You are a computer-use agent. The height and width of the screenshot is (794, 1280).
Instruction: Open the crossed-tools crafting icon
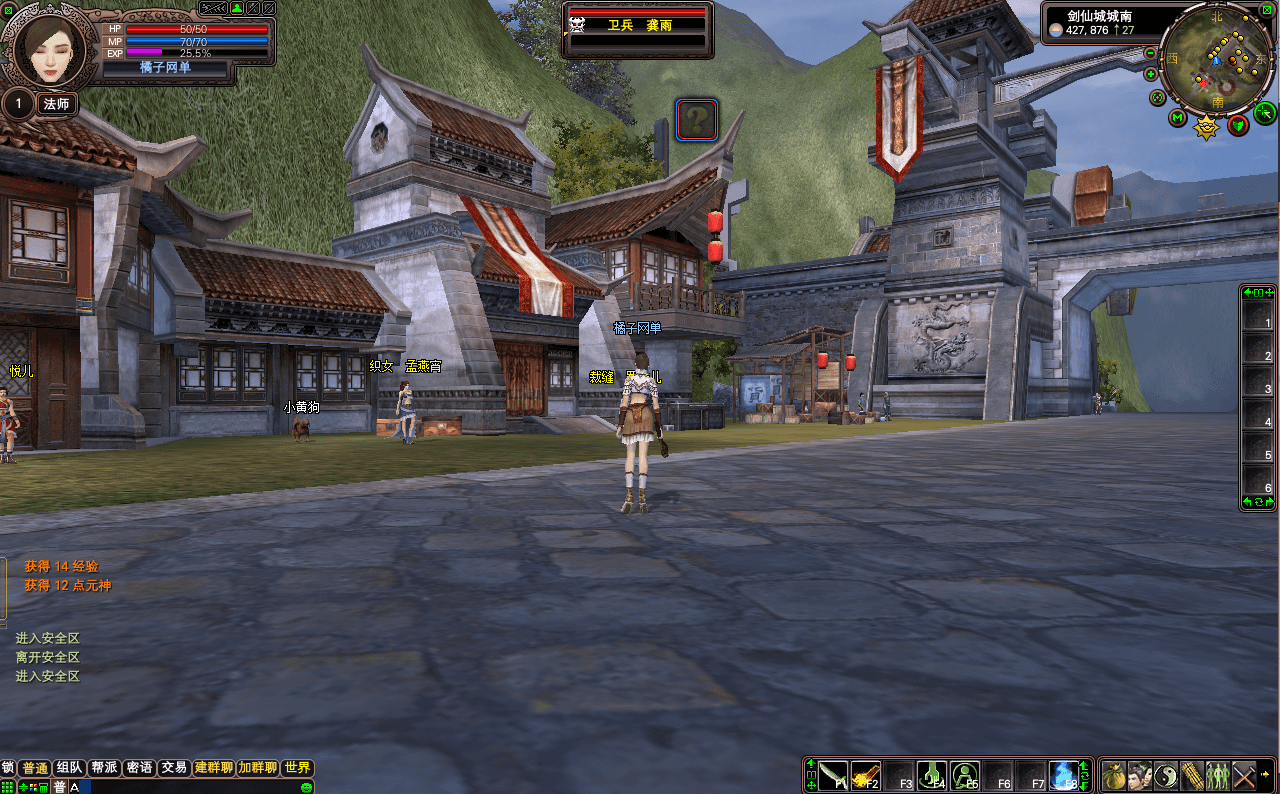1245,775
